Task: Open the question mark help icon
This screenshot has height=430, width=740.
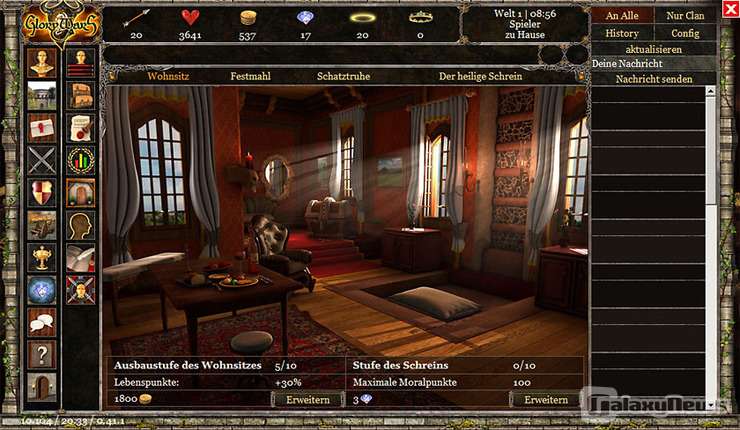Action: click(x=42, y=354)
